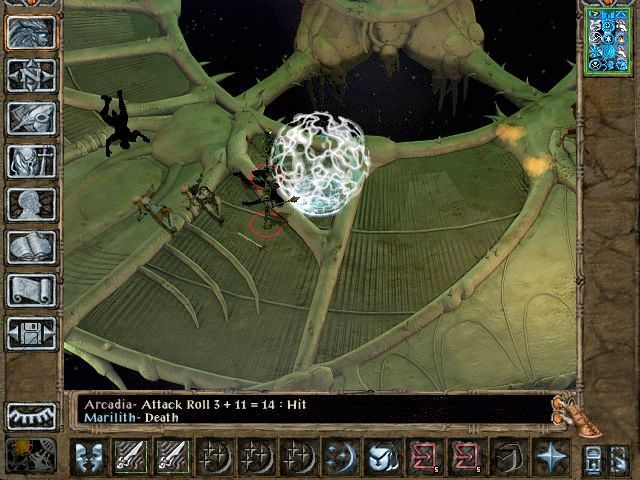Activate the twin masks action icon
640x480 pixels.
tap(91, 457)
